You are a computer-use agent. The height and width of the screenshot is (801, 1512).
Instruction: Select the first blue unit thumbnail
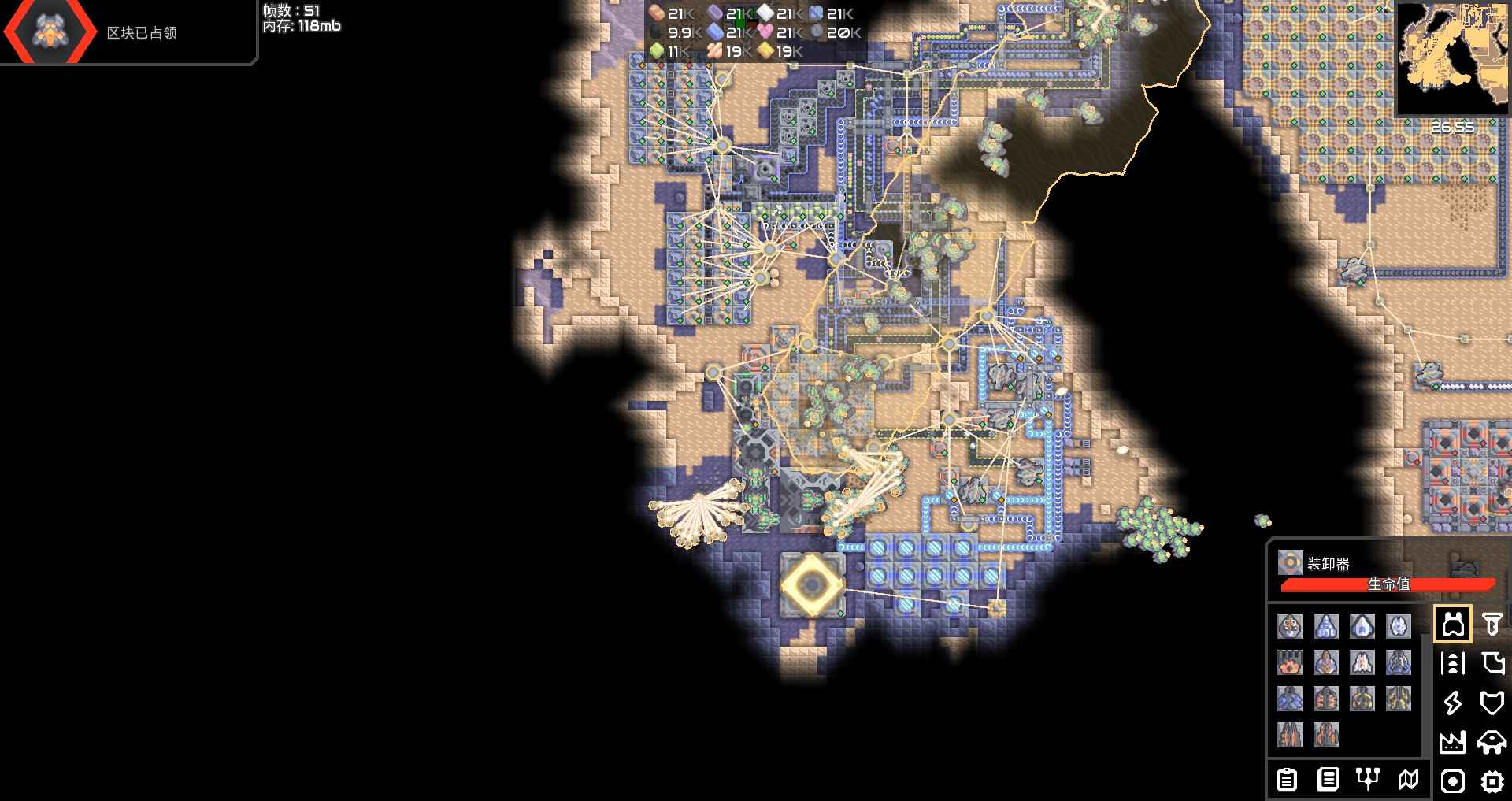[x=1325, y=625]
